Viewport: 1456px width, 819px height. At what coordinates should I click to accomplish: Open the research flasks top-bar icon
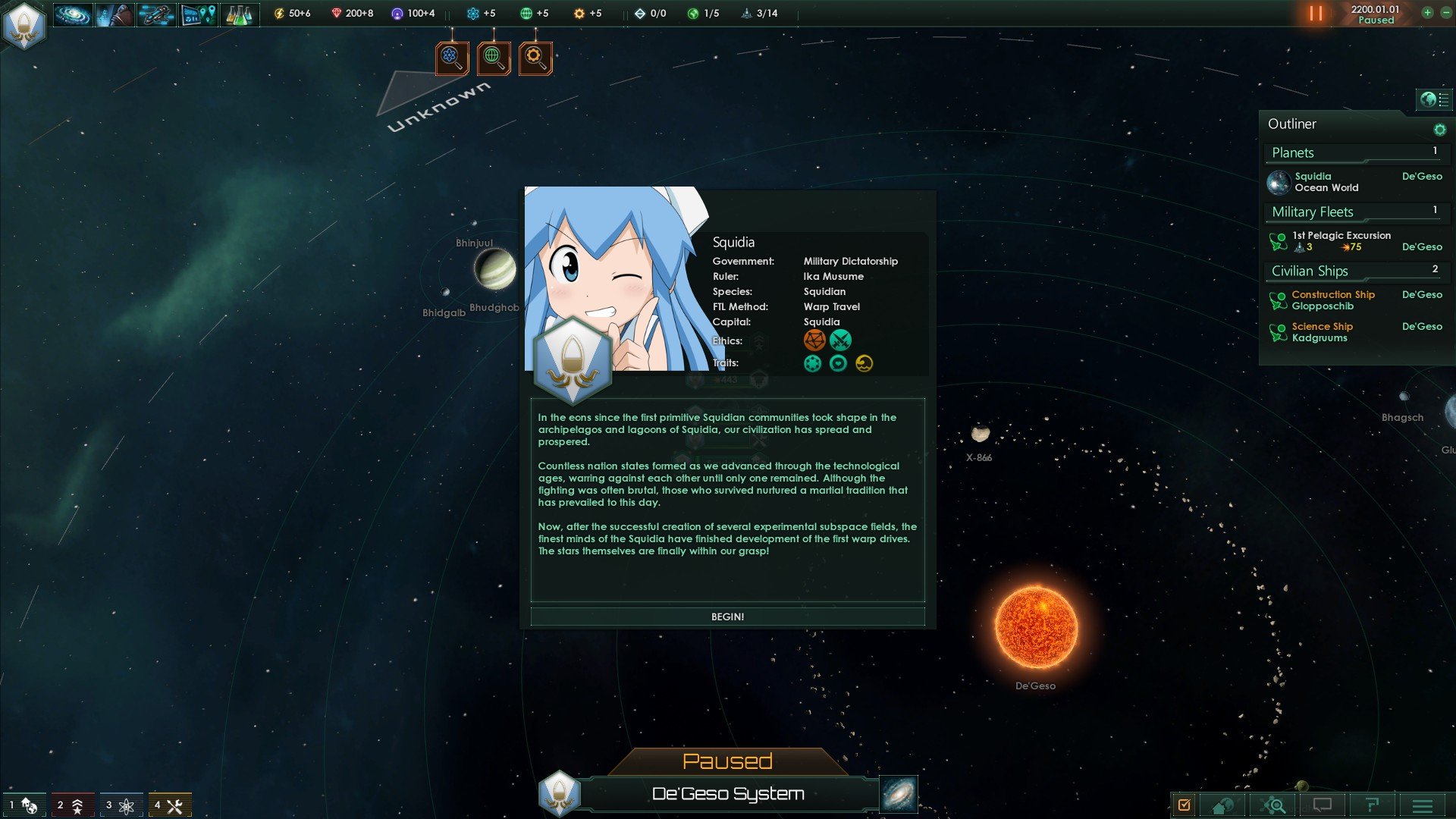click(x=240, y=14)
